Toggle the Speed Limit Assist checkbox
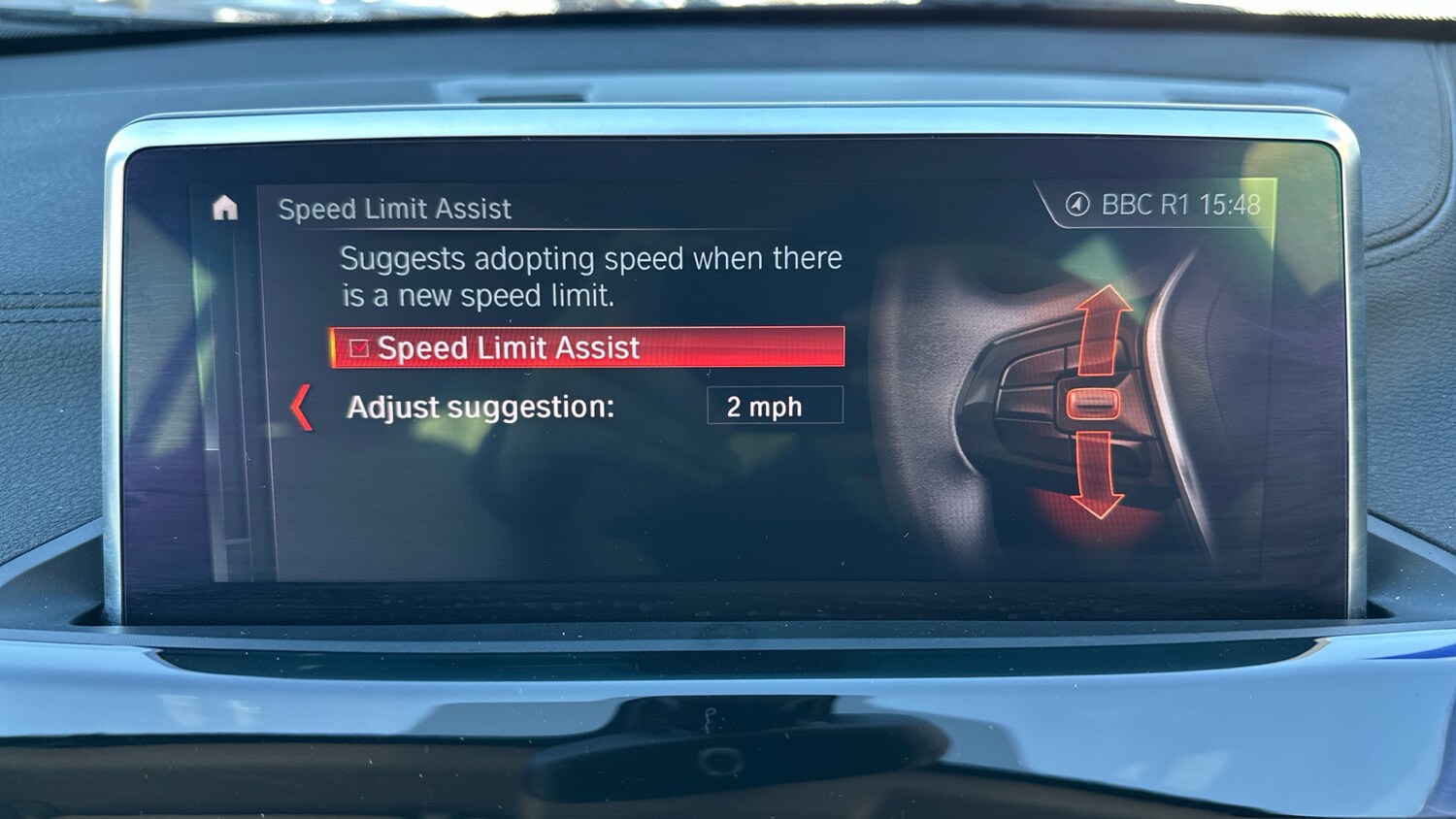This screenshot has width=1456, height=819. coord(359,348)
